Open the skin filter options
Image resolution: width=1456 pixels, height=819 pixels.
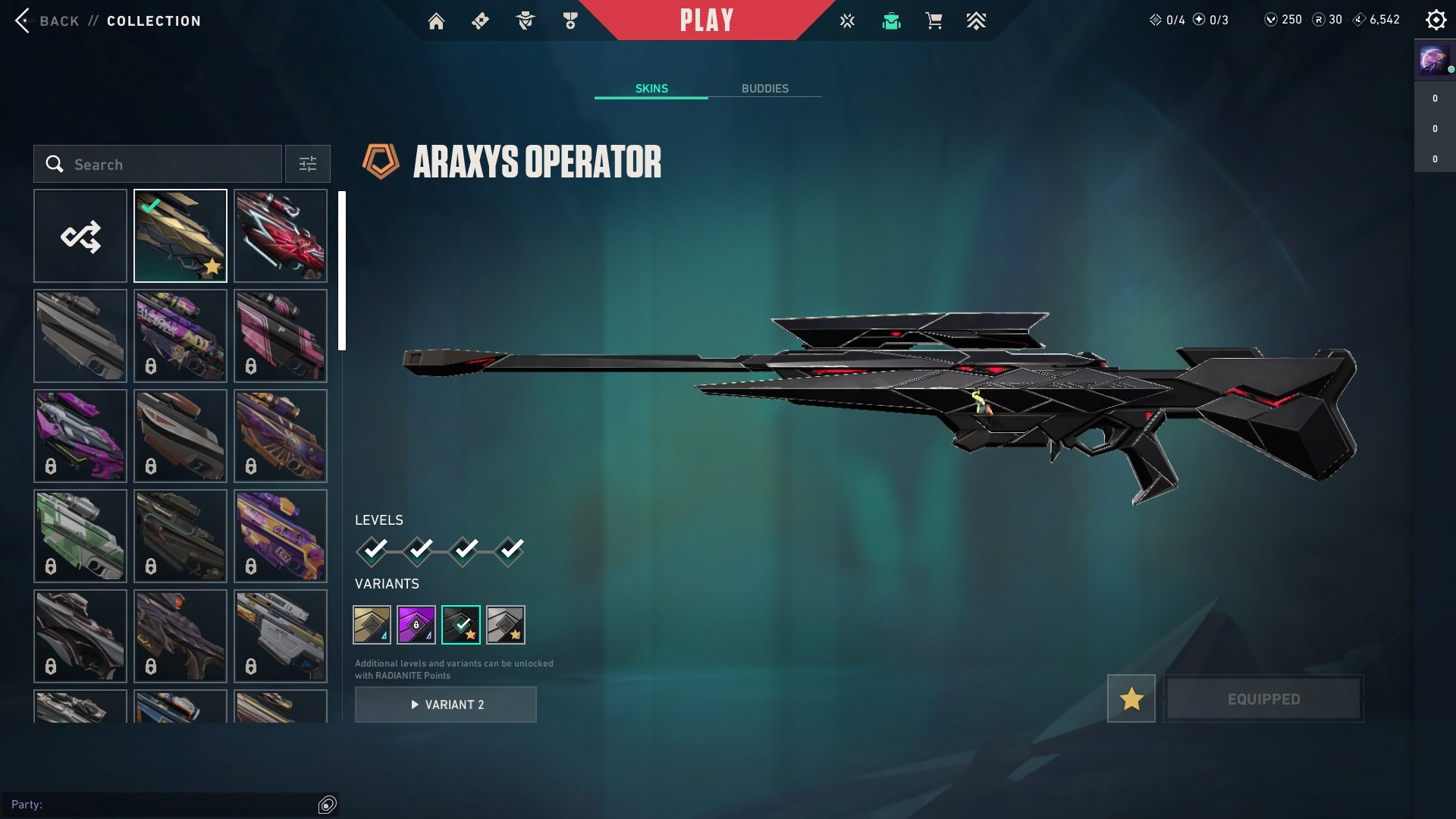pyautogui.click(x=308, y=165)
